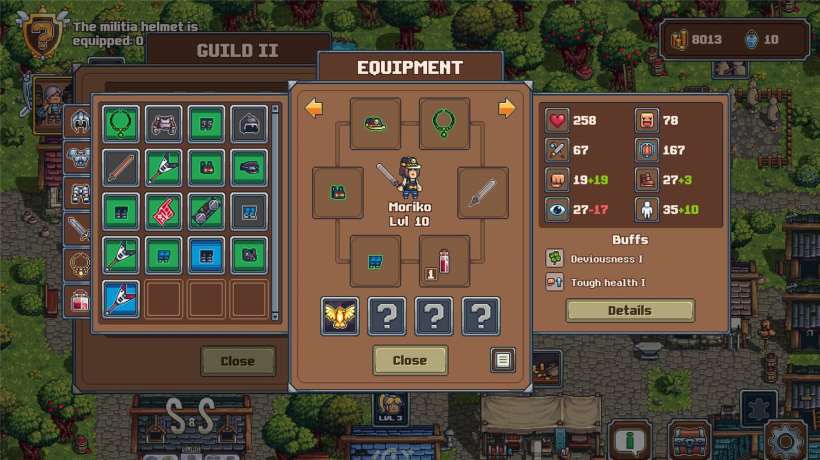The image size is (820, 460).
Task: Select the equipped green necklace slot
Action: tap(444, 124)
